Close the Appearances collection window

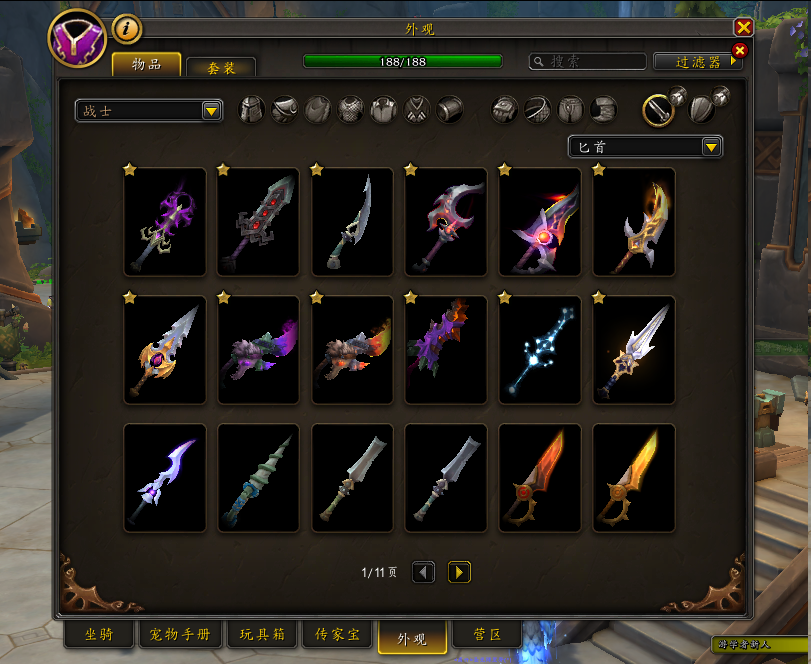pos(743,28)
